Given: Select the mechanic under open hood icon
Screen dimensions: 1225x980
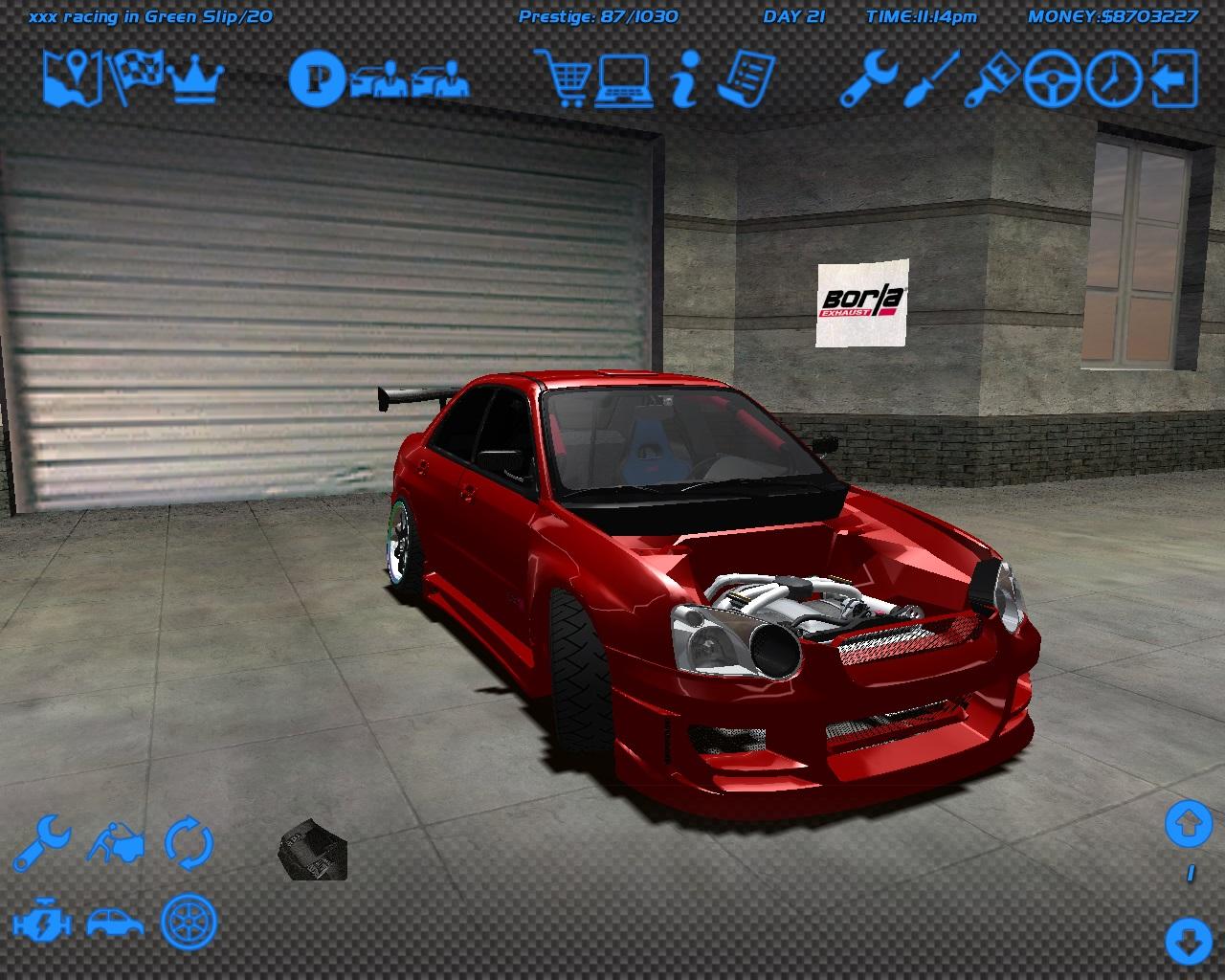Looking at the screenshot, I should [x=117, y=843].
